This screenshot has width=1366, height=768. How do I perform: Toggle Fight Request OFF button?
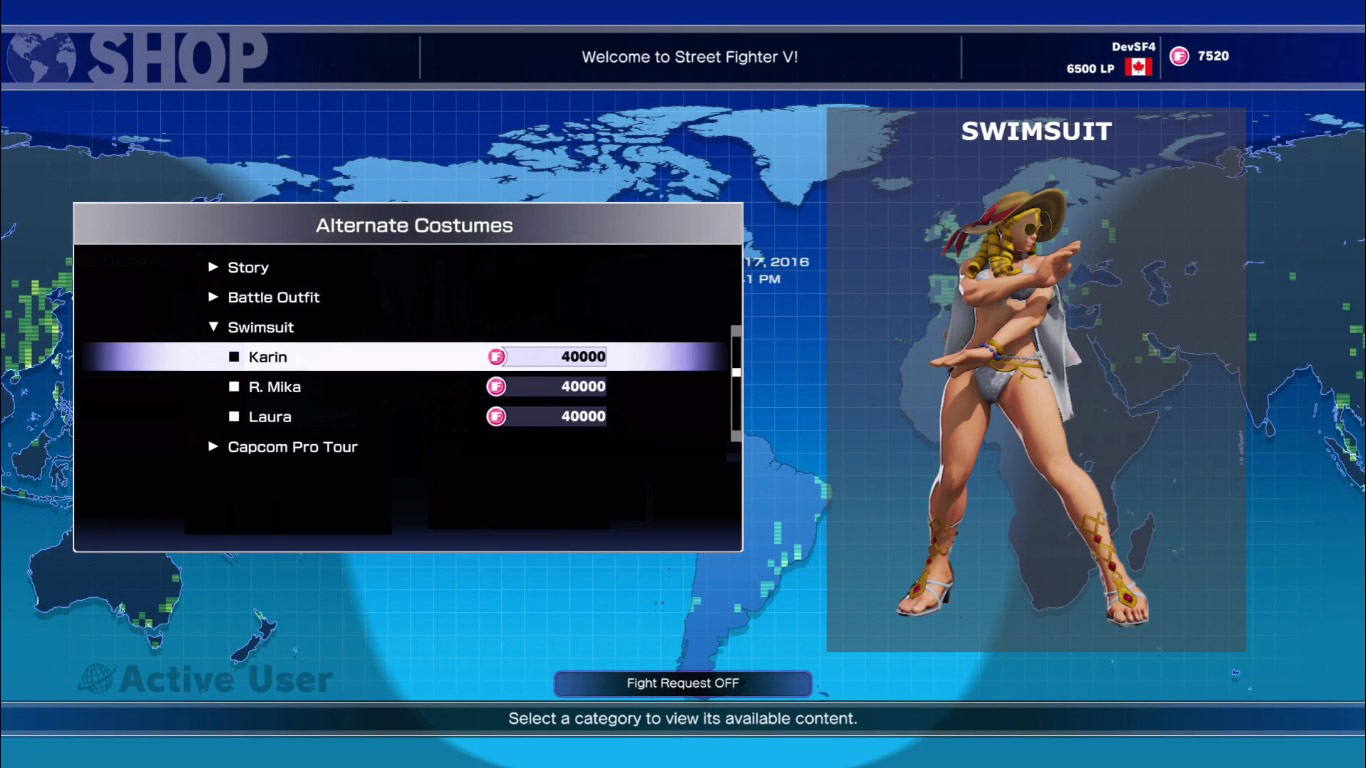tap(683, 683)
